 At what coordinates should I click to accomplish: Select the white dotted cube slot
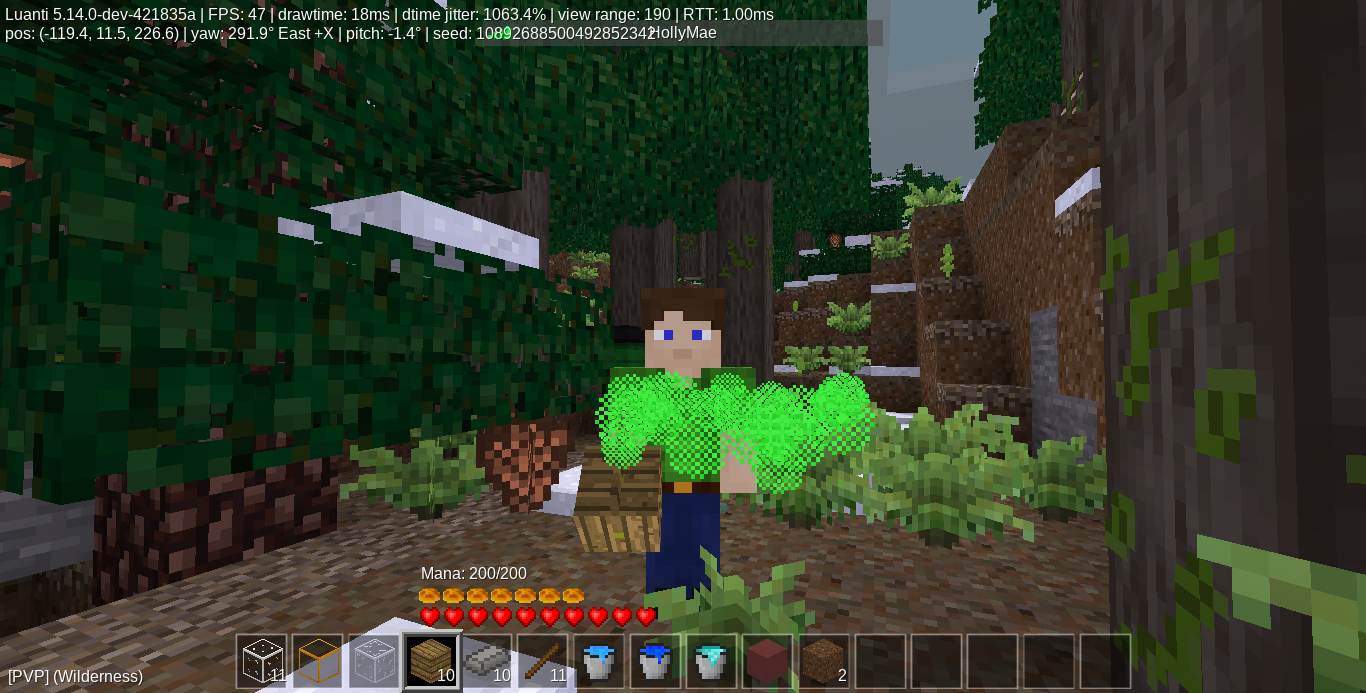tap(262, 661)
